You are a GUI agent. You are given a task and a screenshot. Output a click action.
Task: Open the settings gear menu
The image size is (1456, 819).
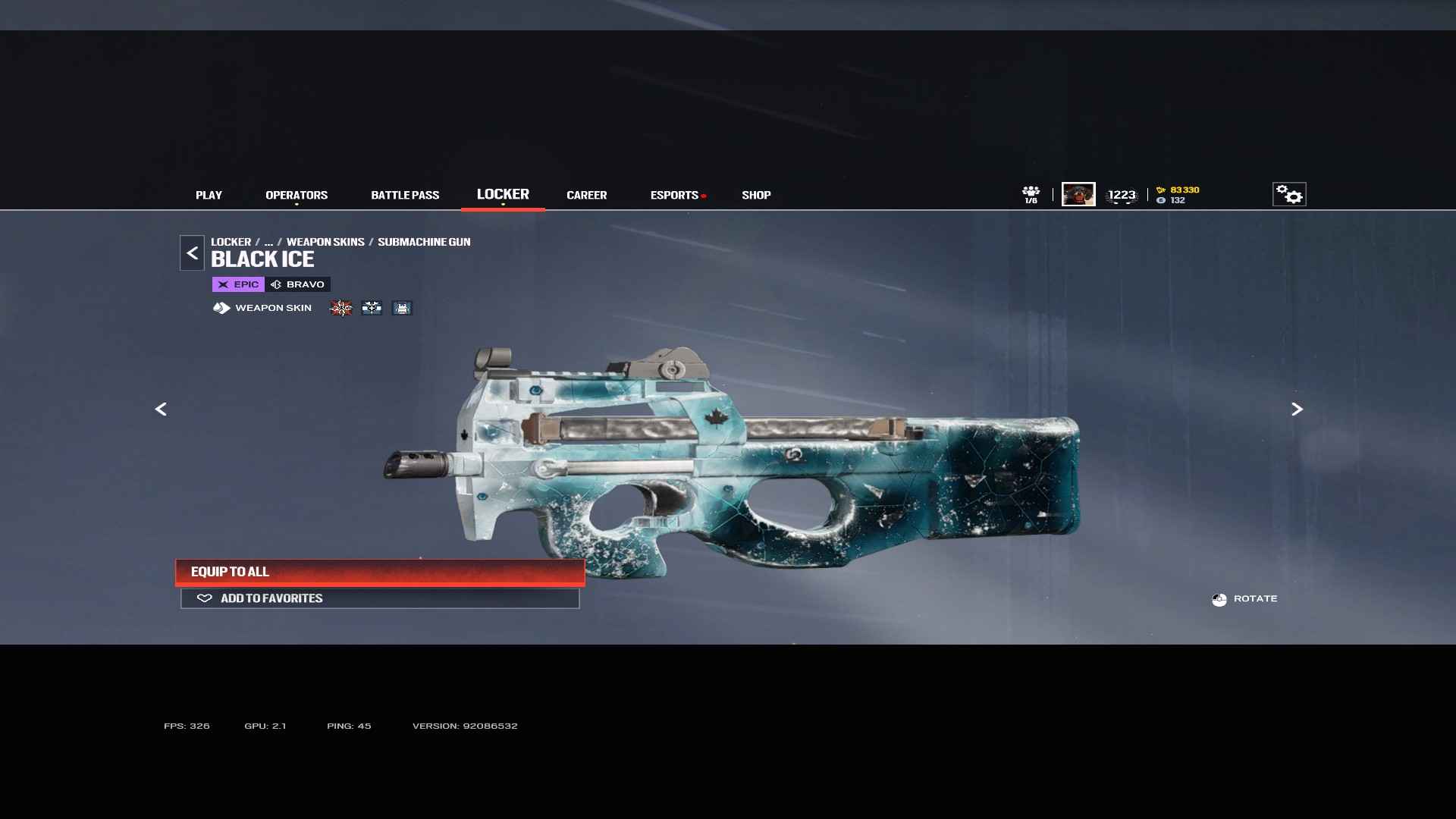(1288, 194)
